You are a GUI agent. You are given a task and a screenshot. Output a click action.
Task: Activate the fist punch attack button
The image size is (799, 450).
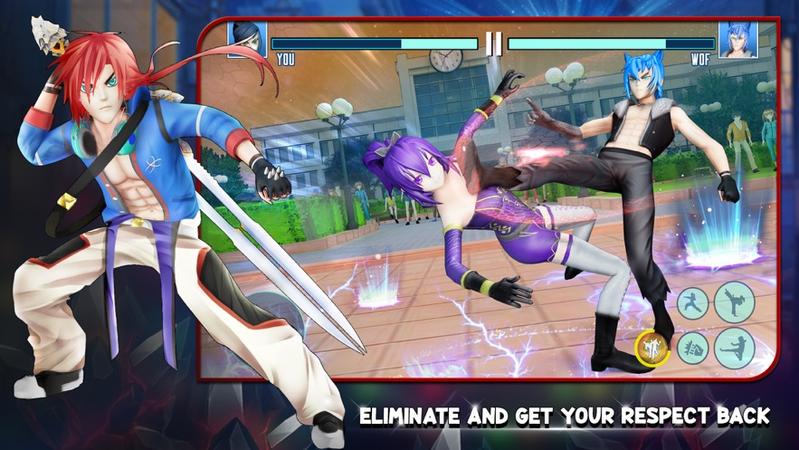tap(692, 349)
